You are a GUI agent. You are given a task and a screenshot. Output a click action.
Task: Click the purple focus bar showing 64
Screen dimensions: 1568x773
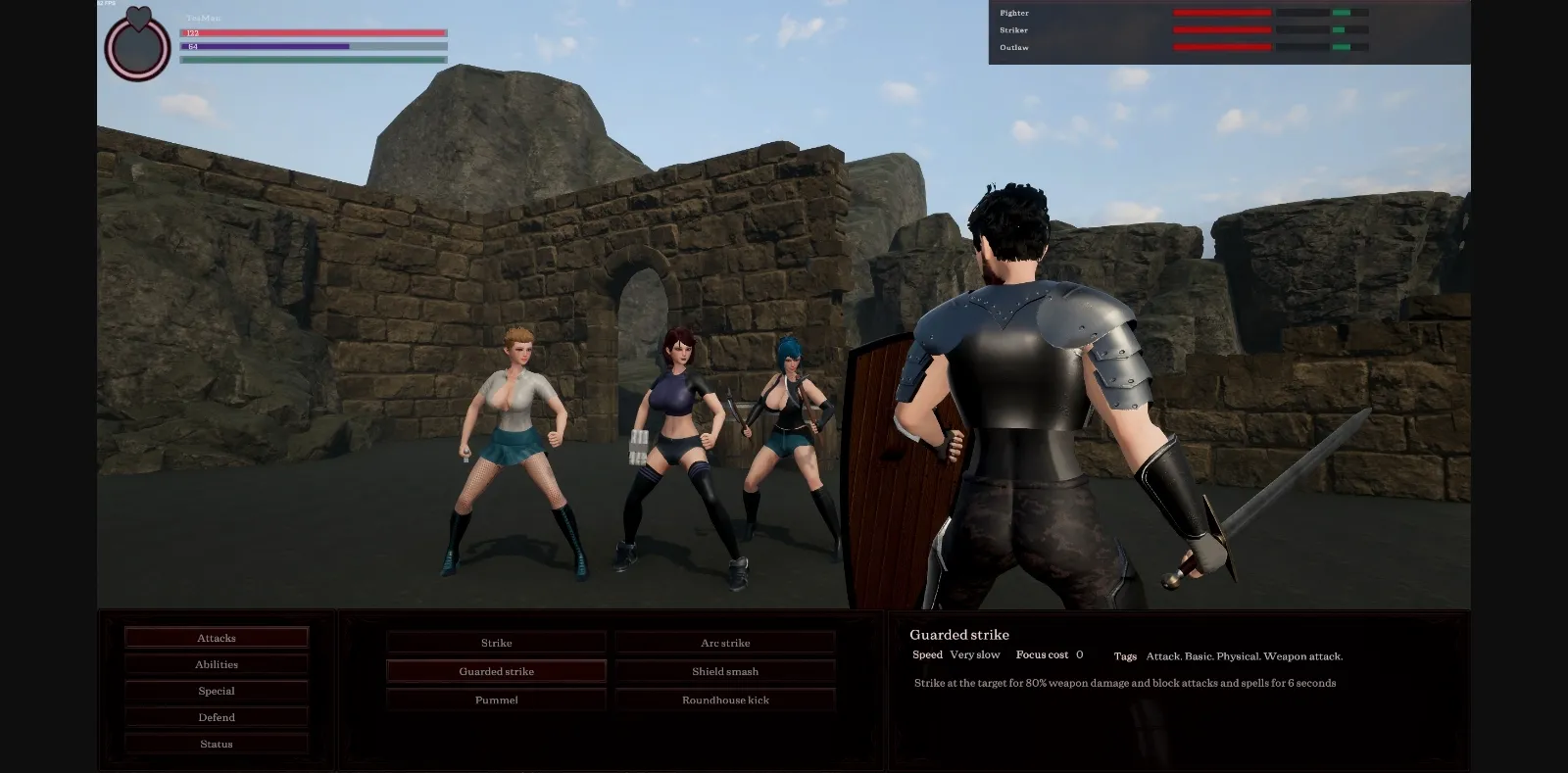(x=314, y=45)
